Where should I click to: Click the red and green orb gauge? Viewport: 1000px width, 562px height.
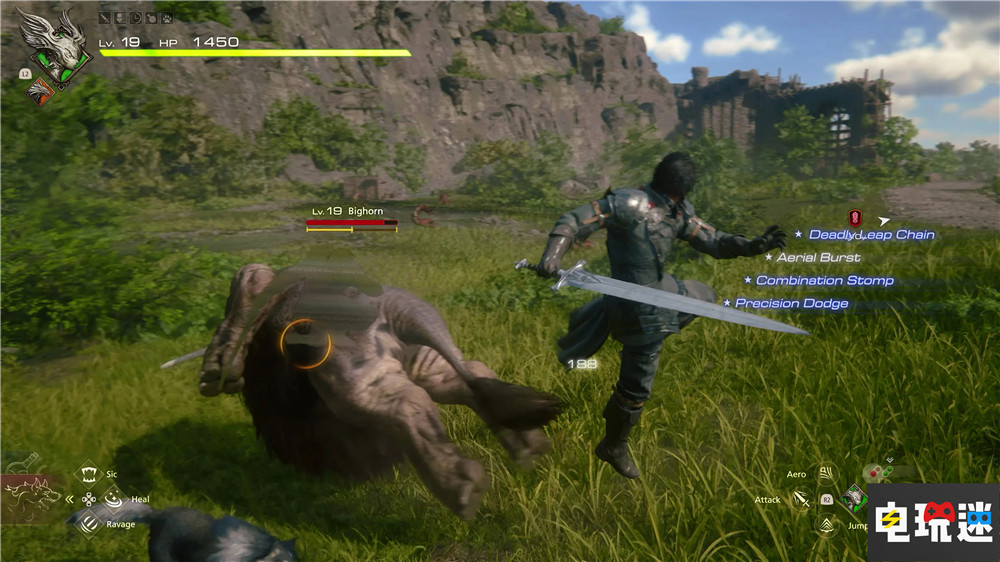[880, 471]
